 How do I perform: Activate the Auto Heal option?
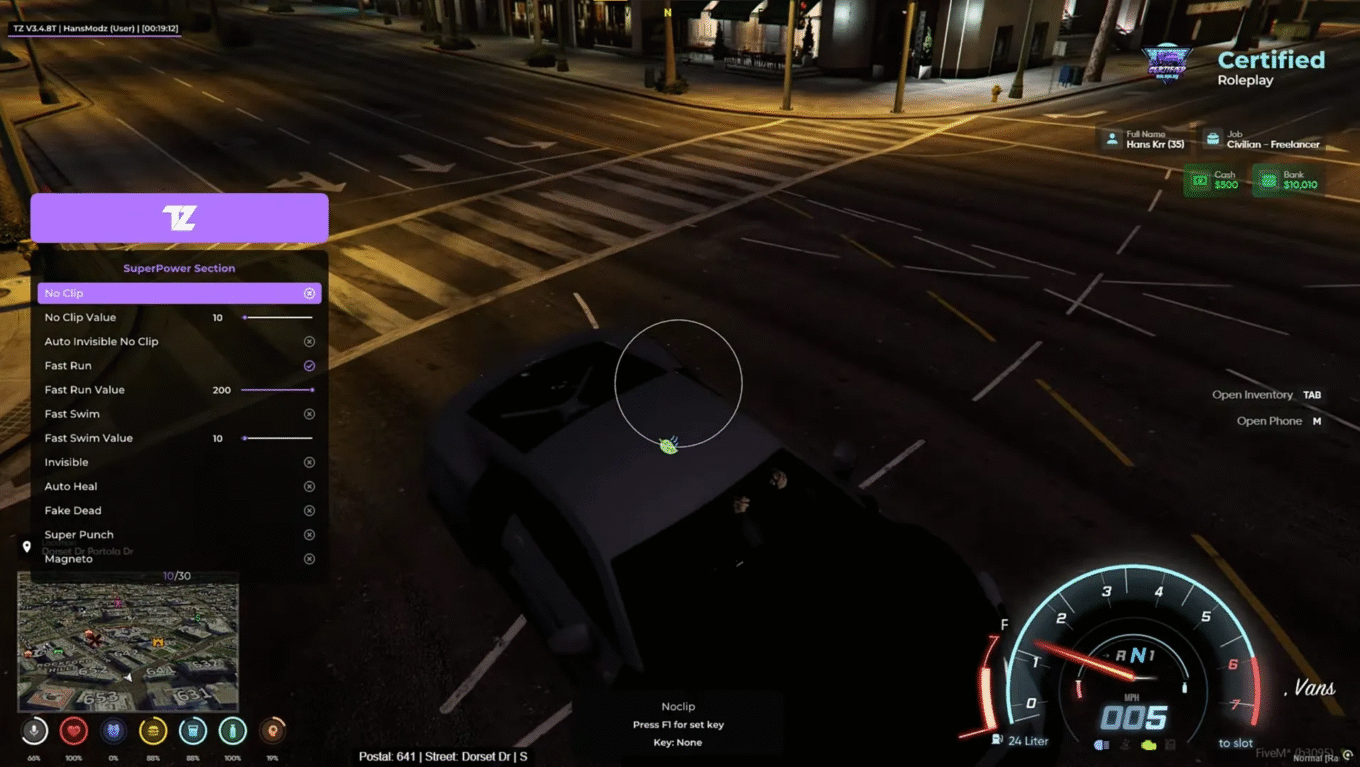coord(309,487)
